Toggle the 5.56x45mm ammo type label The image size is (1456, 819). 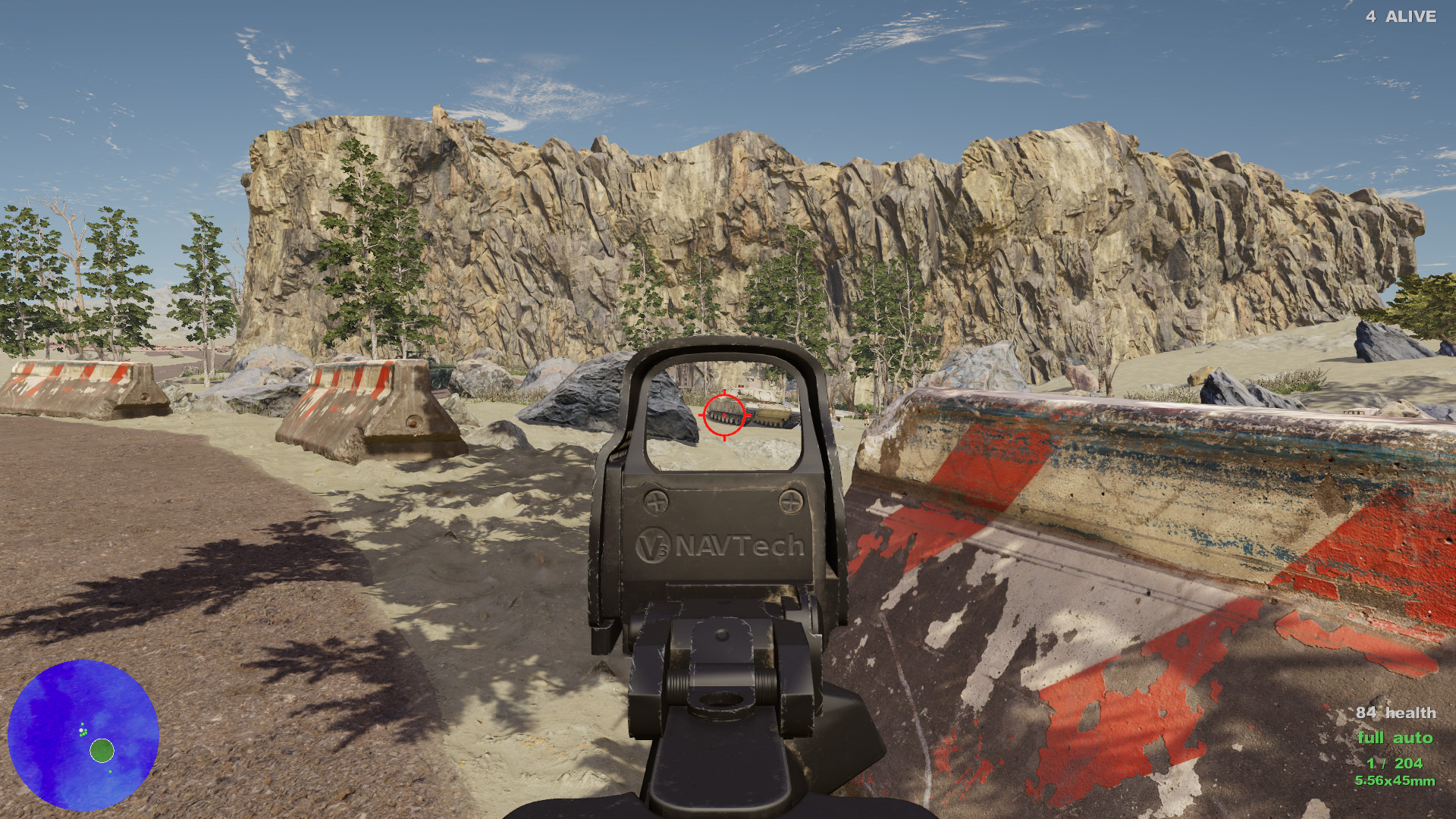(1394, 779)
